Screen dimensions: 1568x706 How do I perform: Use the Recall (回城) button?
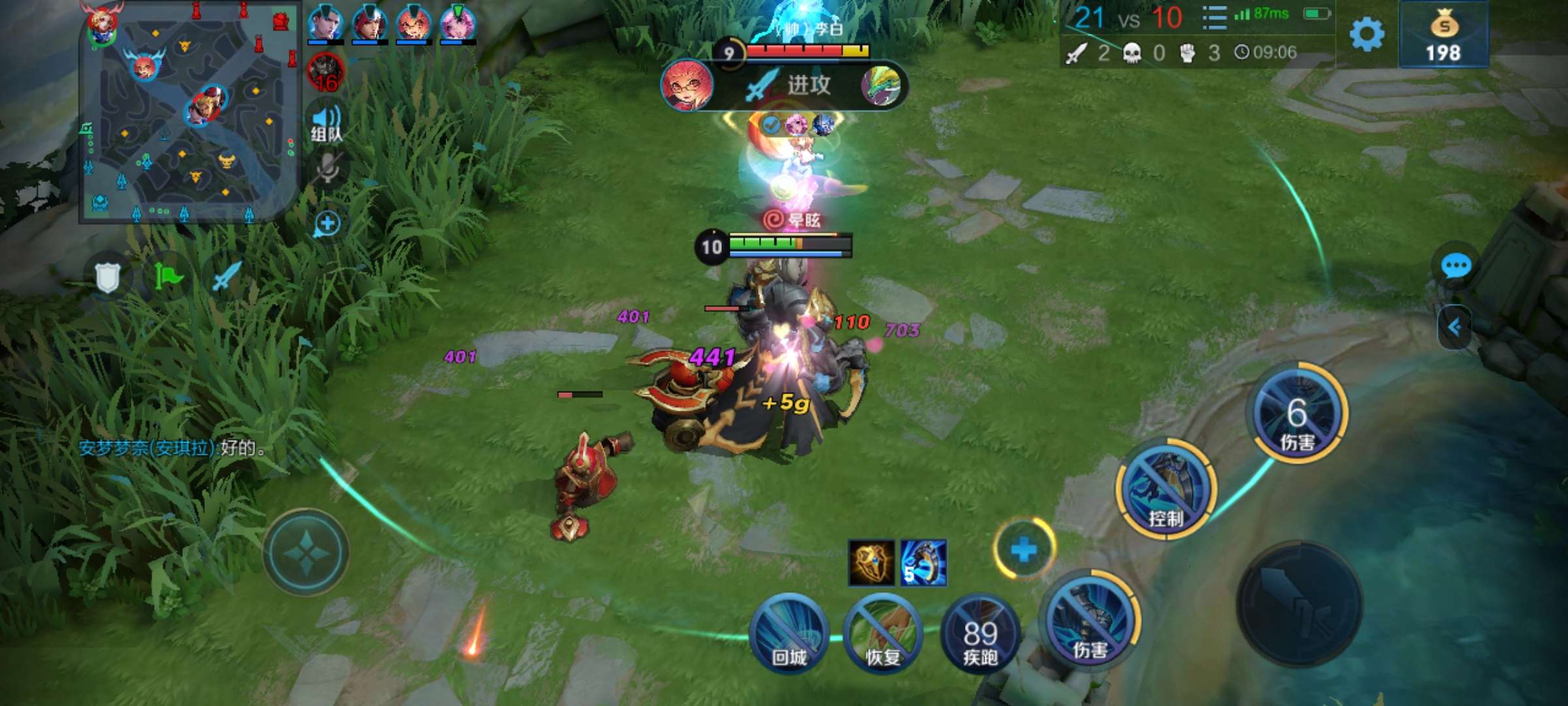click(789, 634)
